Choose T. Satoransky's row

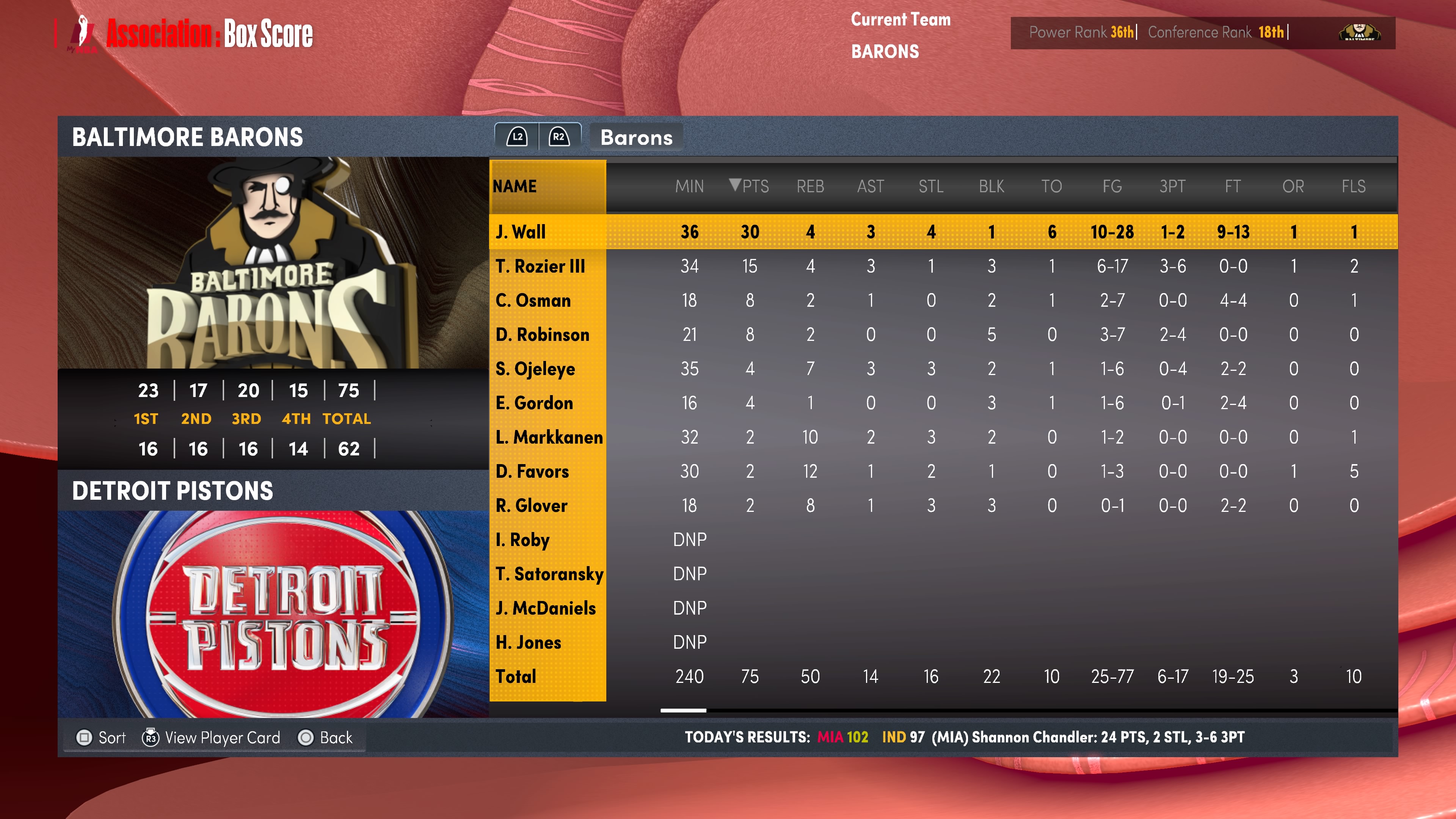(549, 574)
